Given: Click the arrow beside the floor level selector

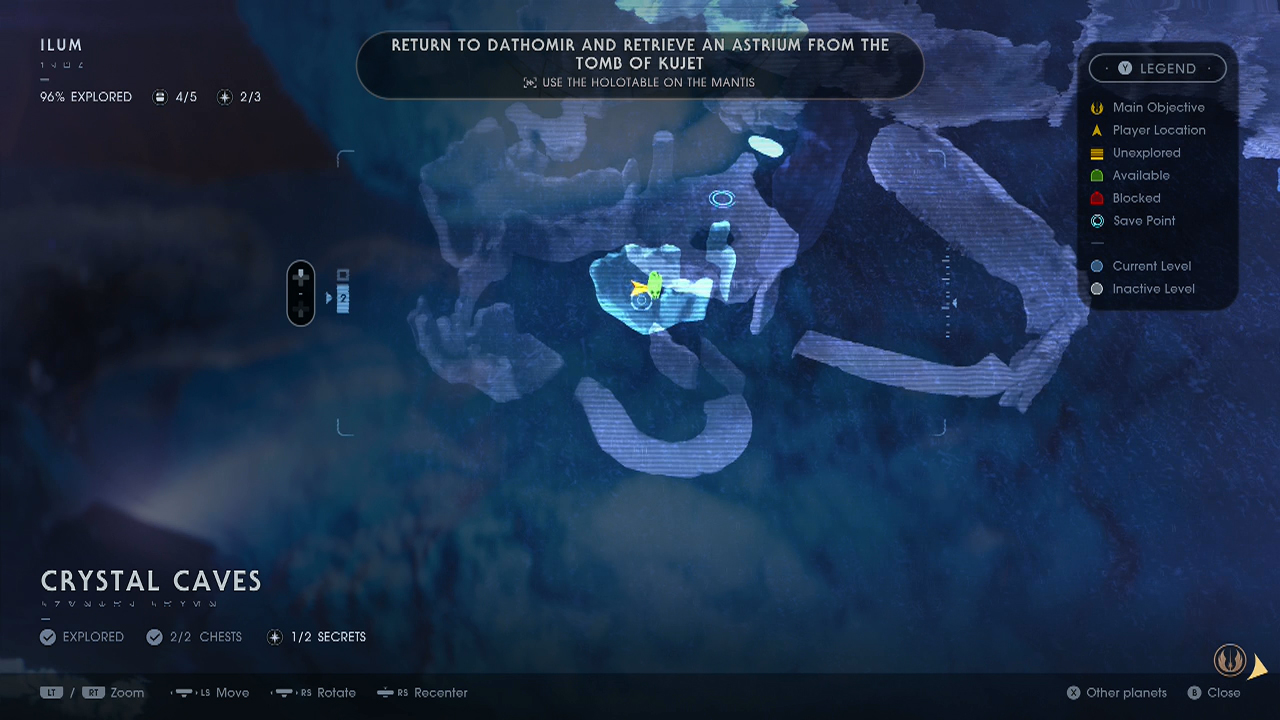Looking at the screenshot, I should coord(328,295).
